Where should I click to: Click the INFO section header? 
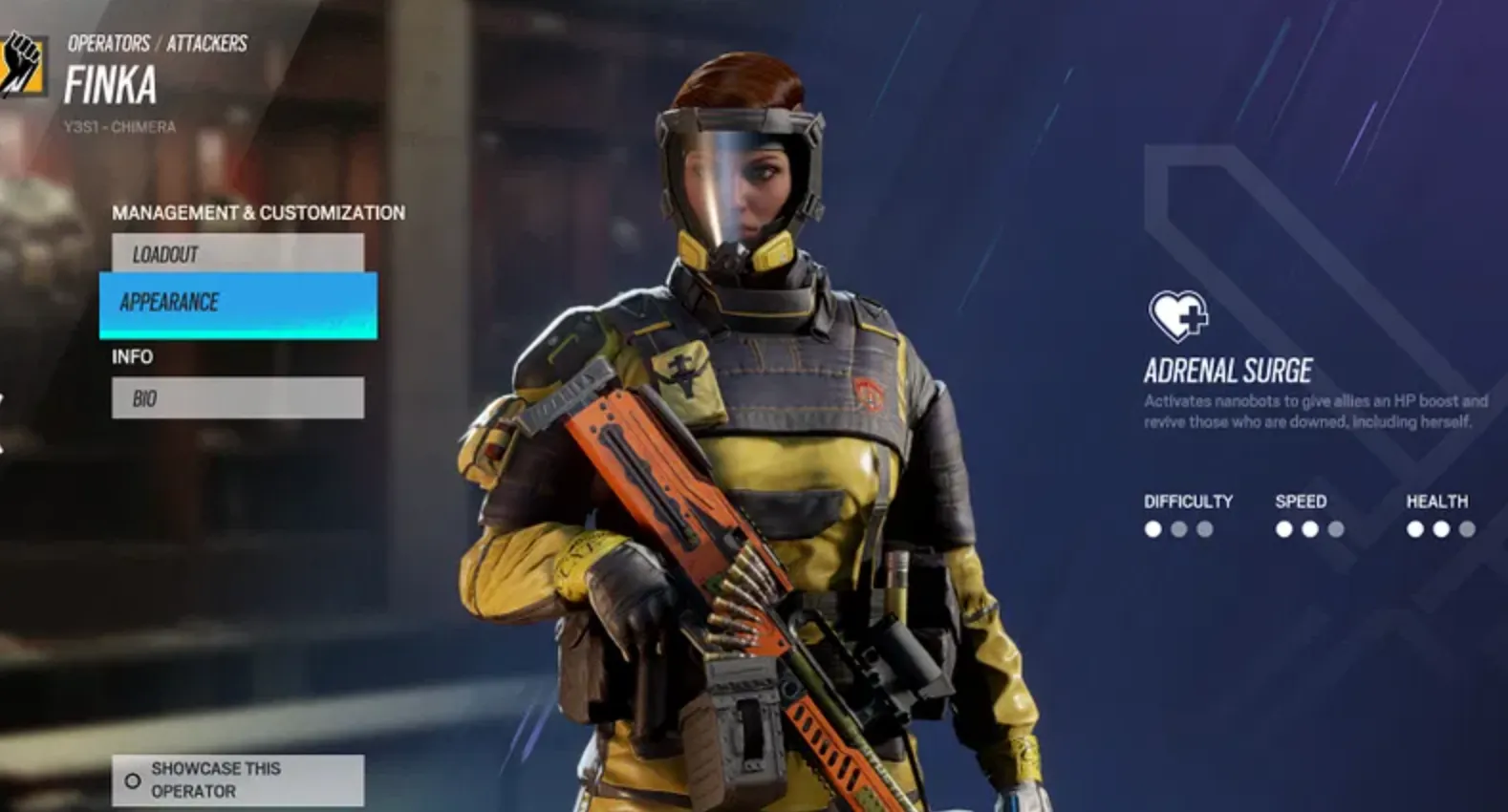click(x=131, y=357)
